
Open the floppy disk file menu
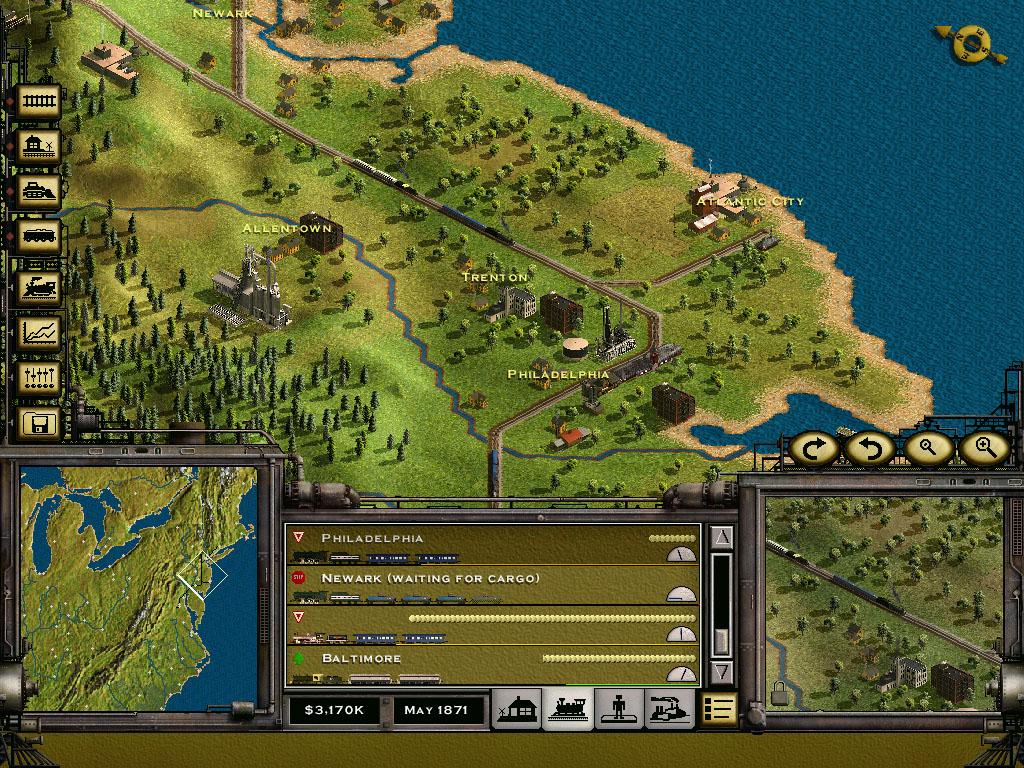[x=40, y=423]
